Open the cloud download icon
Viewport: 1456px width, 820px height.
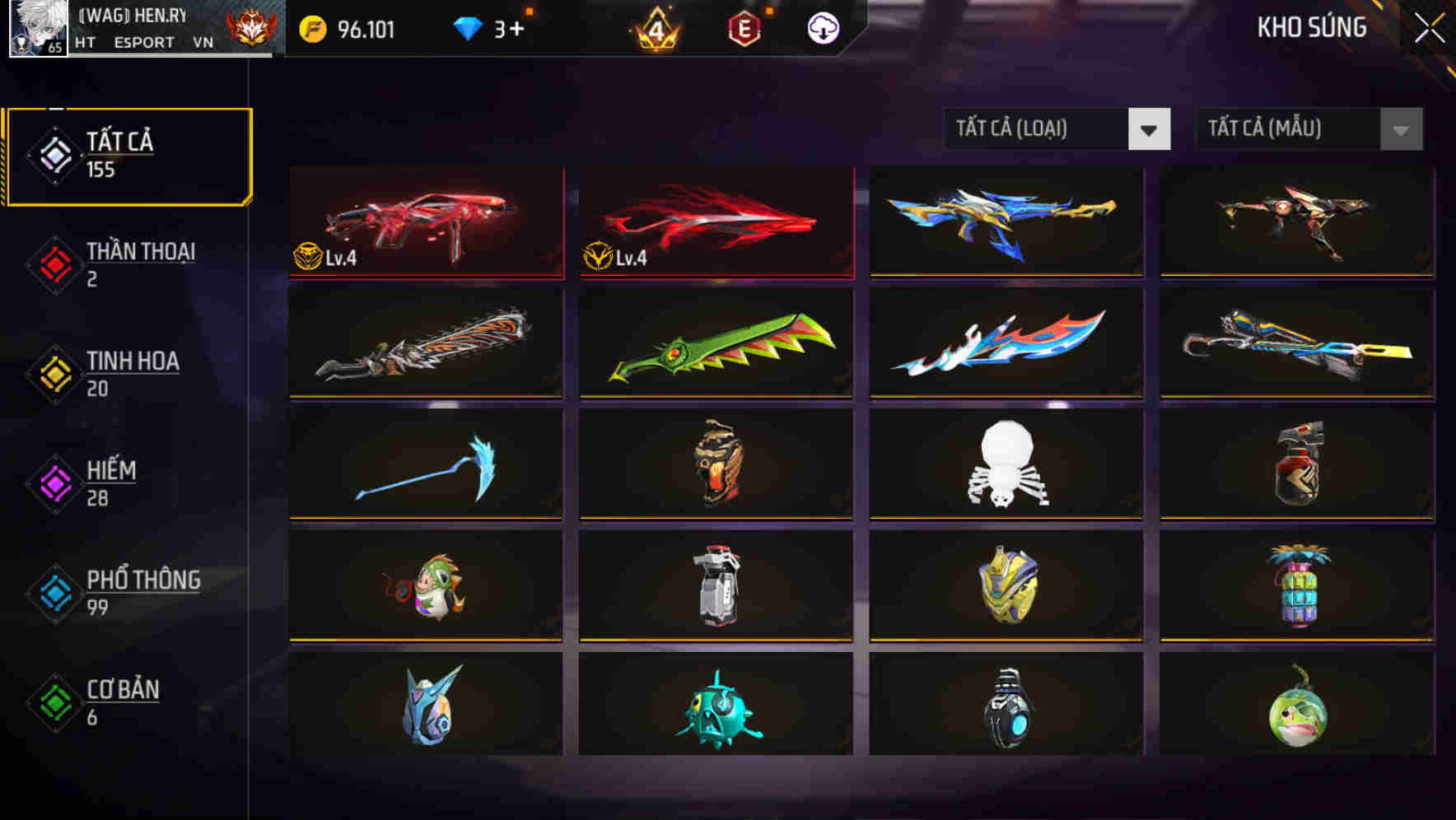pyautogui.click(x=822, y=27)
